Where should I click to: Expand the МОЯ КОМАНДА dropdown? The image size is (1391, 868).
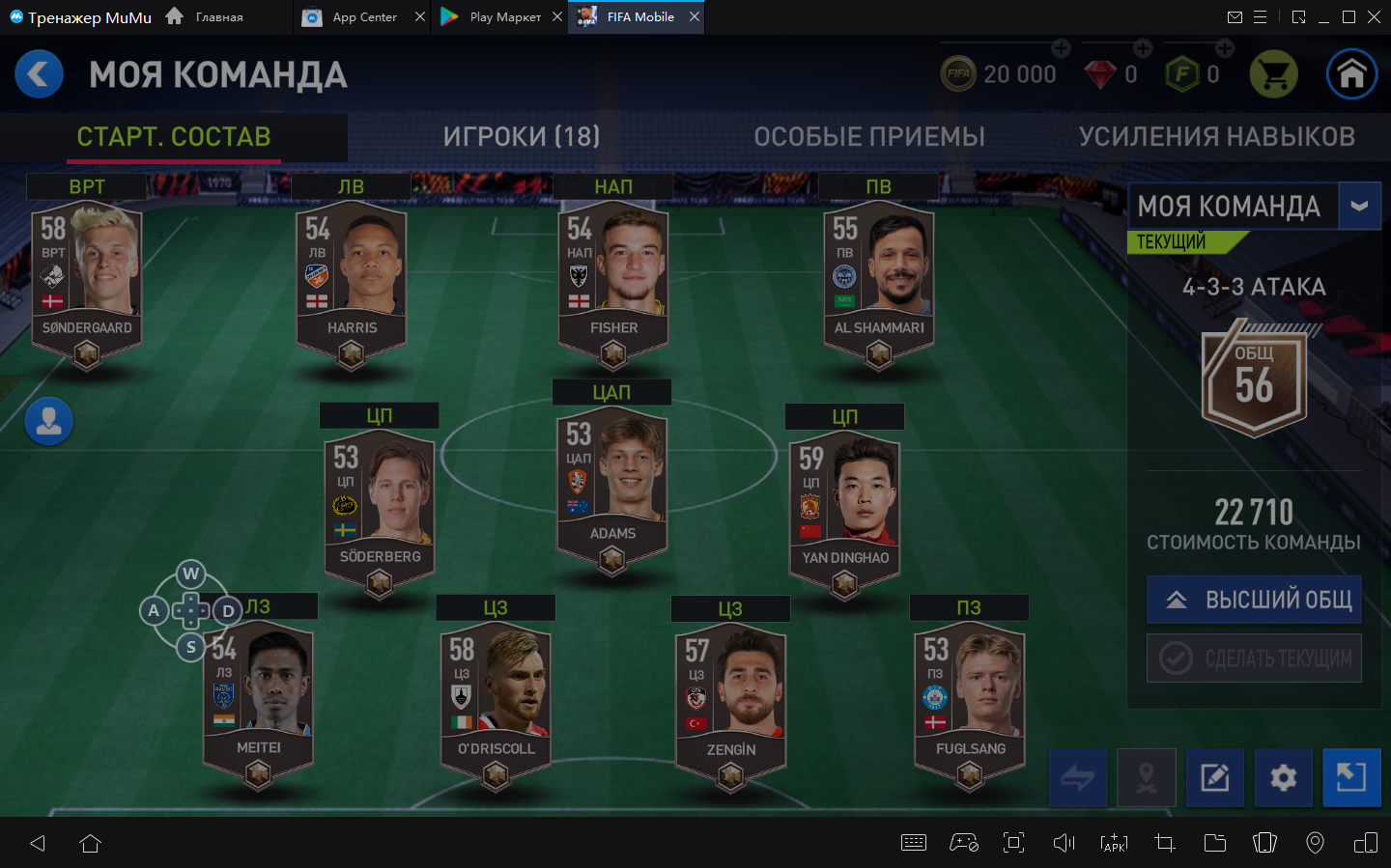tap(1359, 206)
